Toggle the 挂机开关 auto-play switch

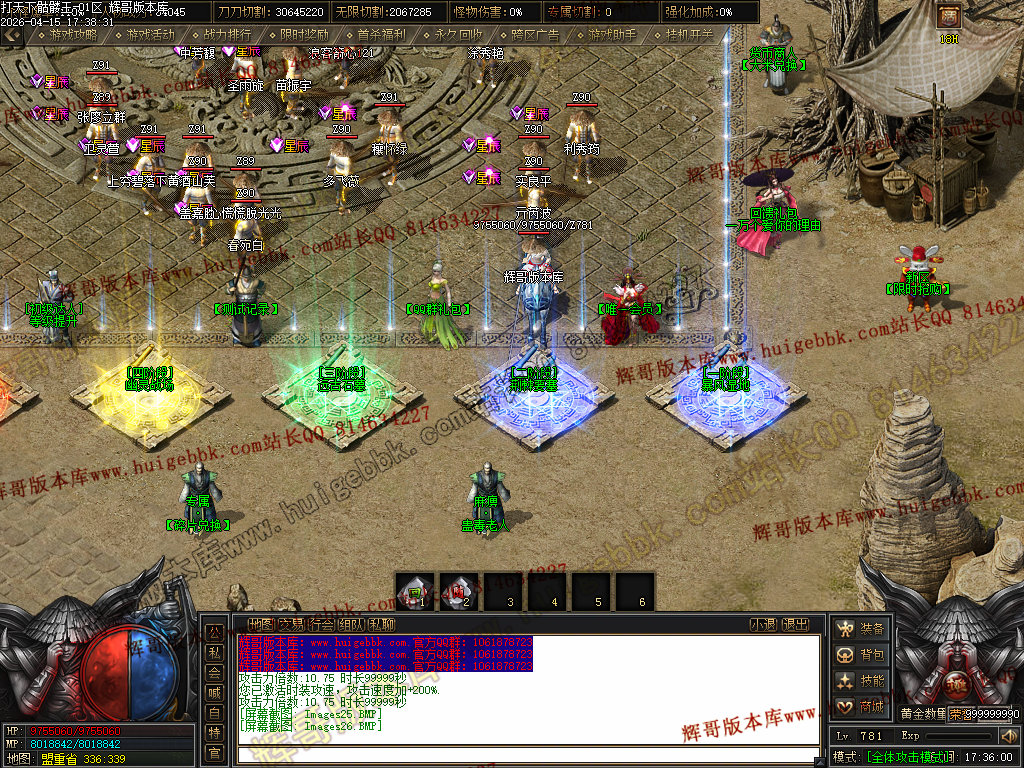pos(689,35)
